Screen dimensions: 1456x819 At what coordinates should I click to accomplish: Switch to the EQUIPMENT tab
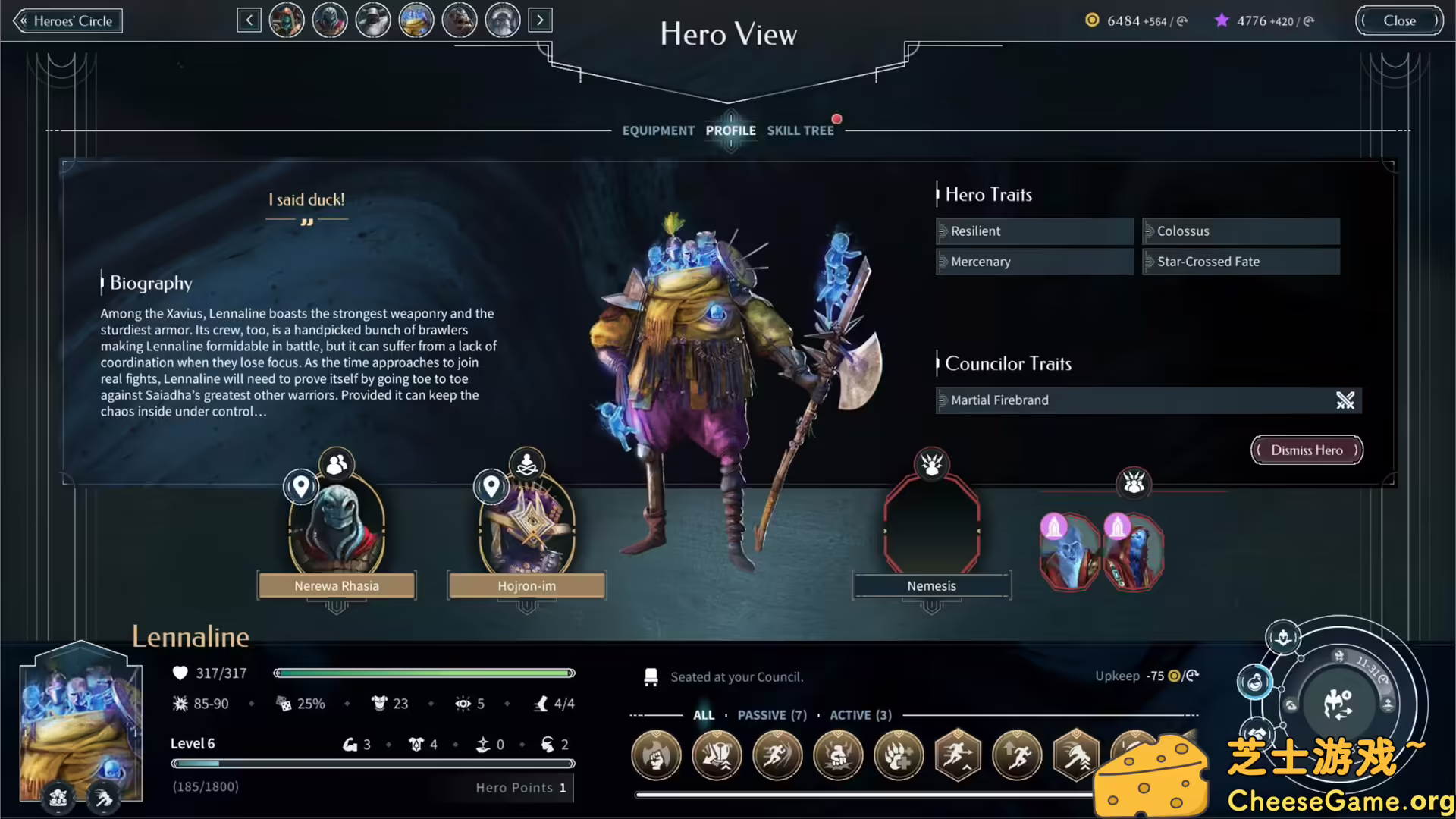pyautogui.click(x=658, y=130)
